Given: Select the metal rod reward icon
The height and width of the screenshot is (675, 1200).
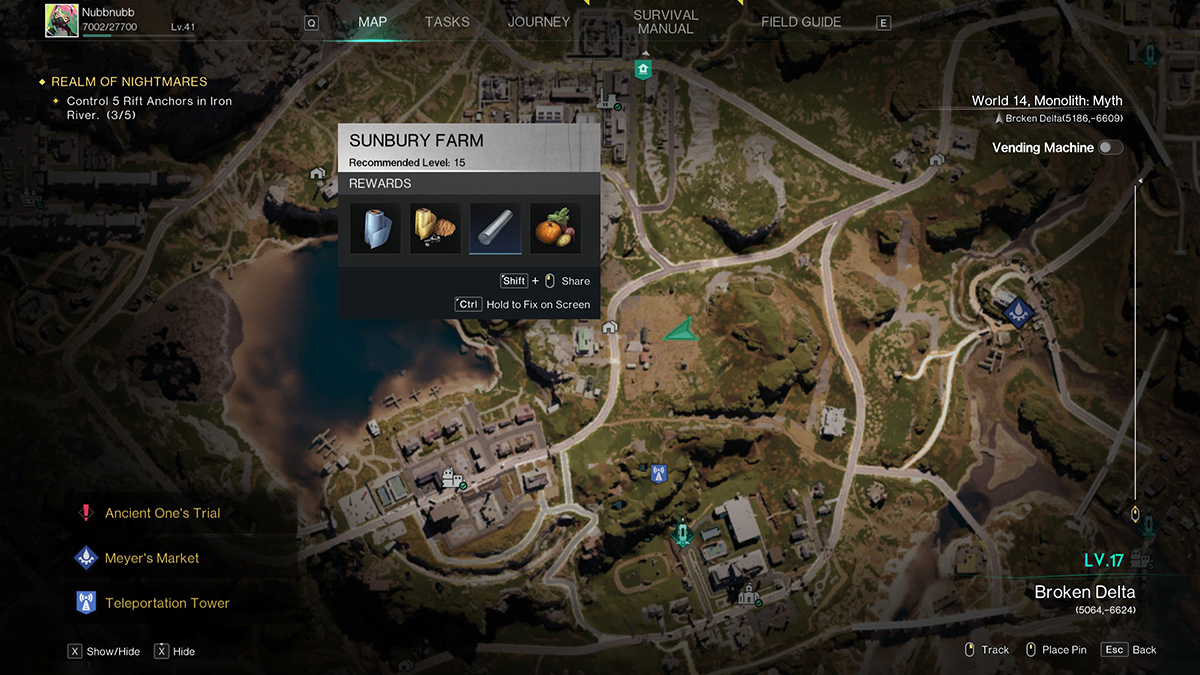Looking at the screenshot, I should tap(495, 229).
